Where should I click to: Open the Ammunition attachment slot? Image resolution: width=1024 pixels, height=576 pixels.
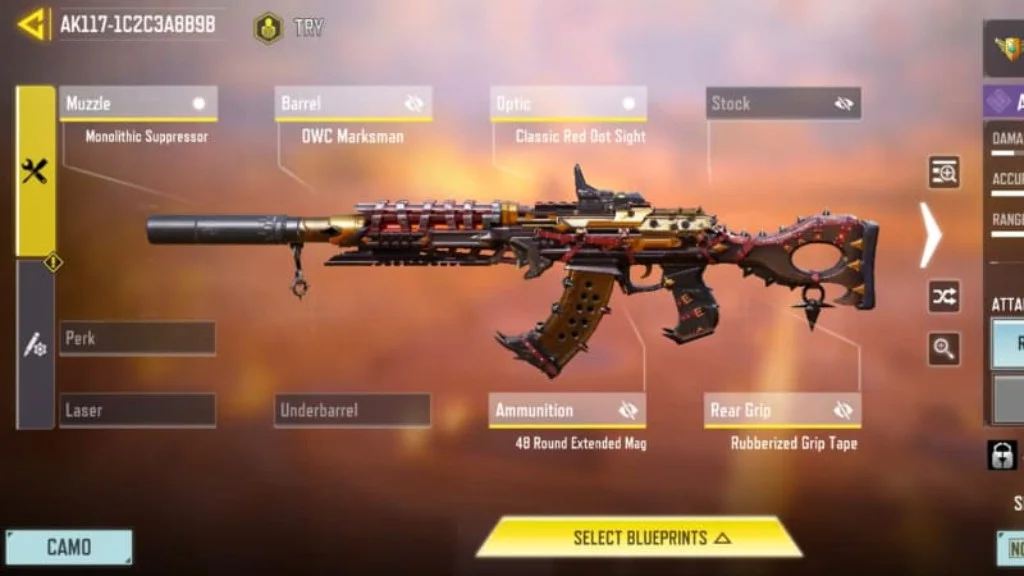coord(555,410)
